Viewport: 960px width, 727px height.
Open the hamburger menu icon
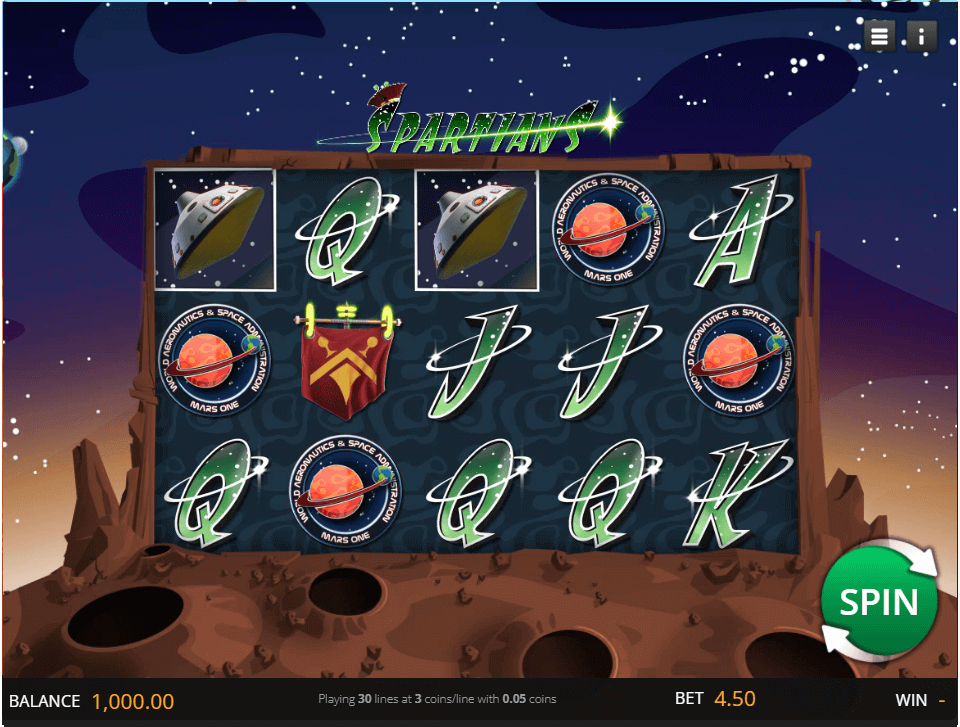880,37
